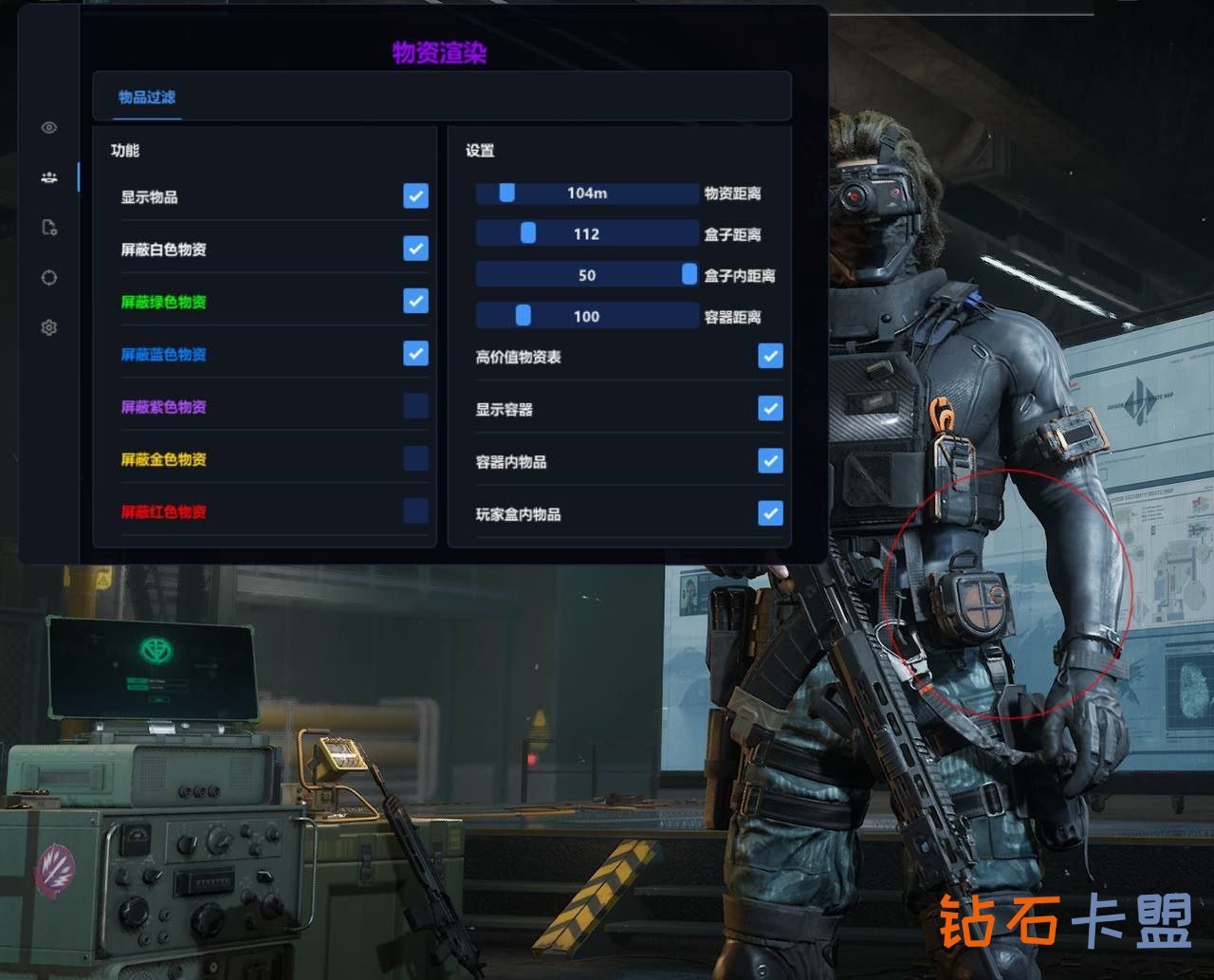The height and width of the screenshot is (980, 1214).
Task: Open the gear settings sidebar icon
Action: pos(49,327)
